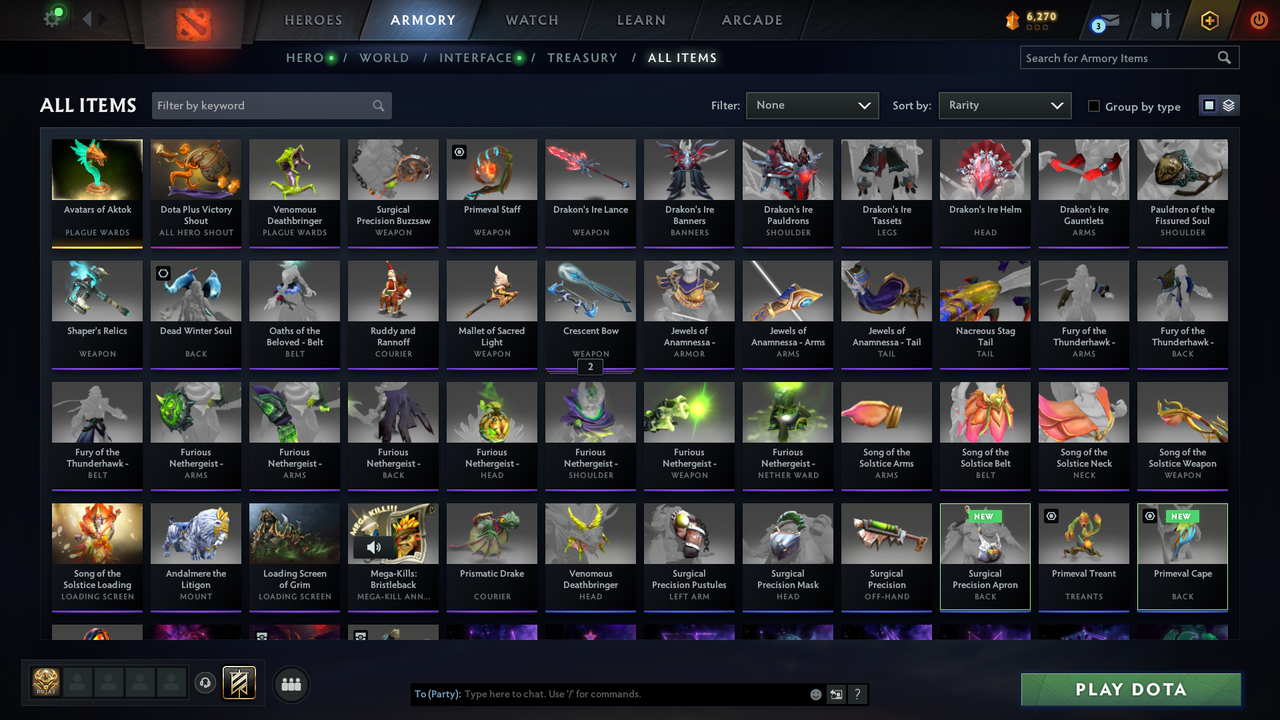Image resolution: width=1280 pixels, height=720 pixels.
Task: Open the mail notifications envelope icon
Action: point(1108,20)
